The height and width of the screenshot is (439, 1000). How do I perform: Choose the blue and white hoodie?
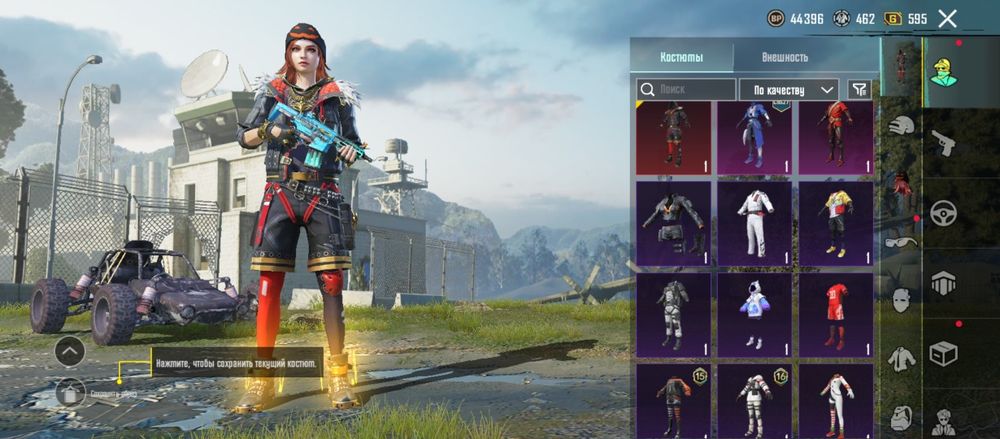[755, 312]
